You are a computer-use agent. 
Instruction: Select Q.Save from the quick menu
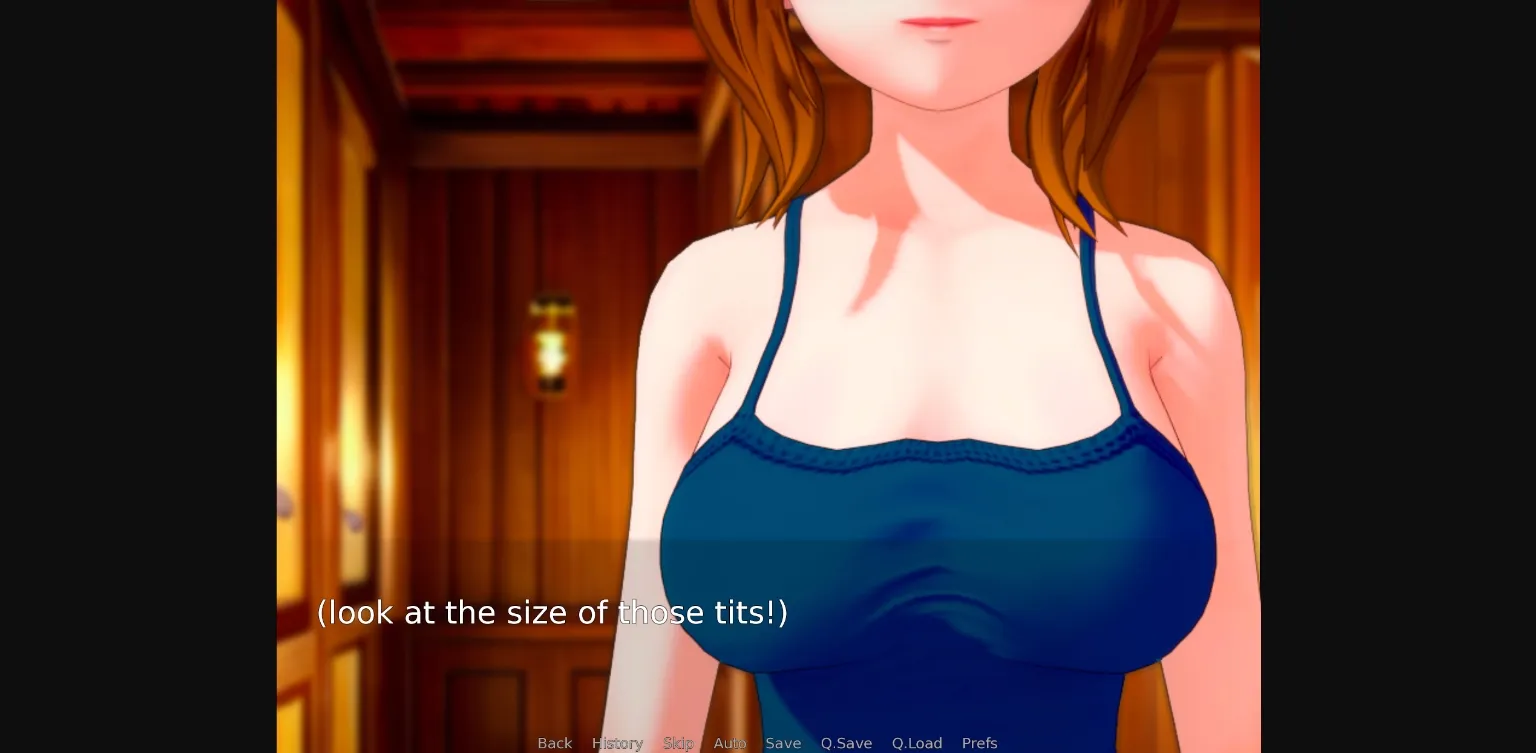click(846, 743)
